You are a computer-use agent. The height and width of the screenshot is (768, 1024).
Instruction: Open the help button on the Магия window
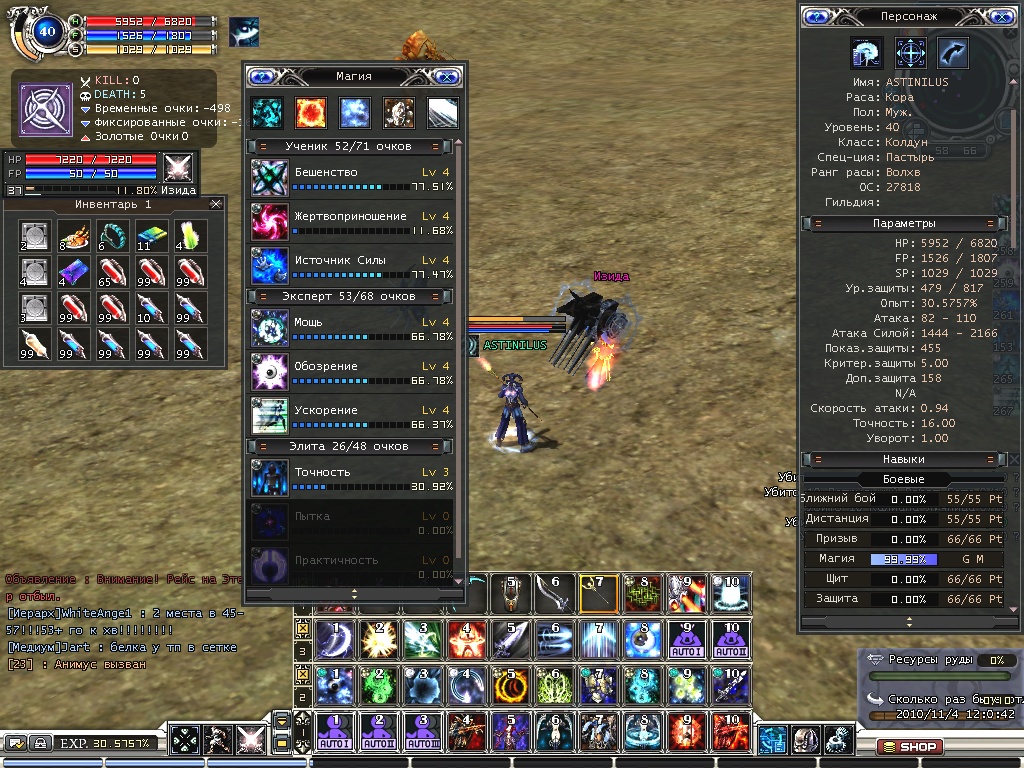point(262,76)
